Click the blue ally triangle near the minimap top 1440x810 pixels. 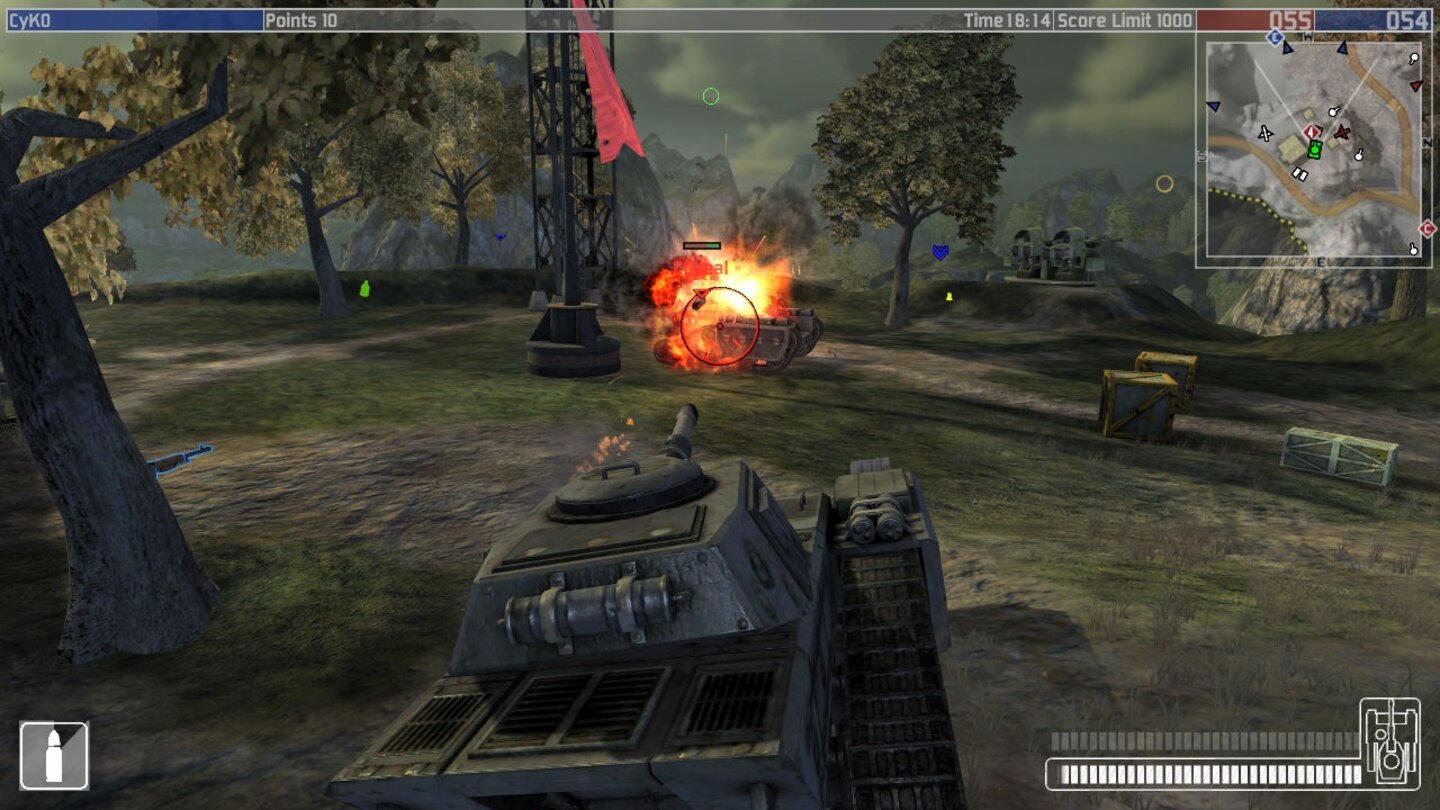(x=1342, y=48)
